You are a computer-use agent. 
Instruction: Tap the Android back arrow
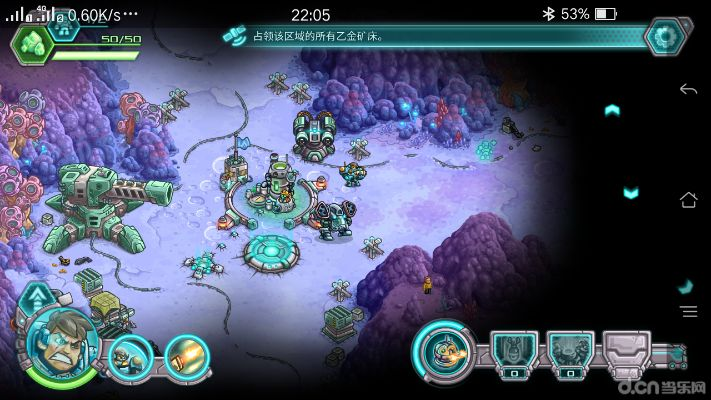tap(688, 90)
